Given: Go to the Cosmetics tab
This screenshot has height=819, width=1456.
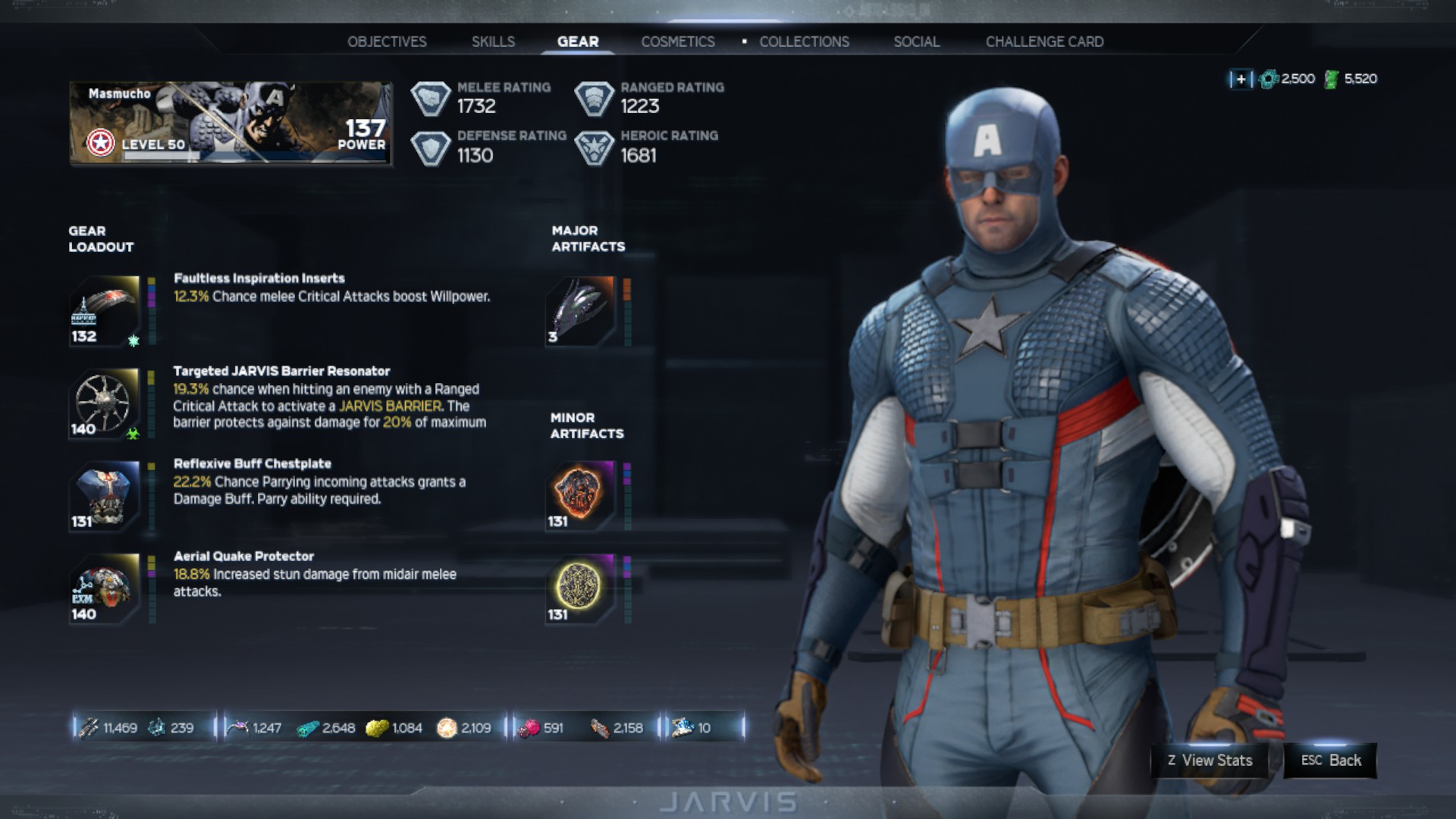Looking at the screenshot, I should 678,42.
